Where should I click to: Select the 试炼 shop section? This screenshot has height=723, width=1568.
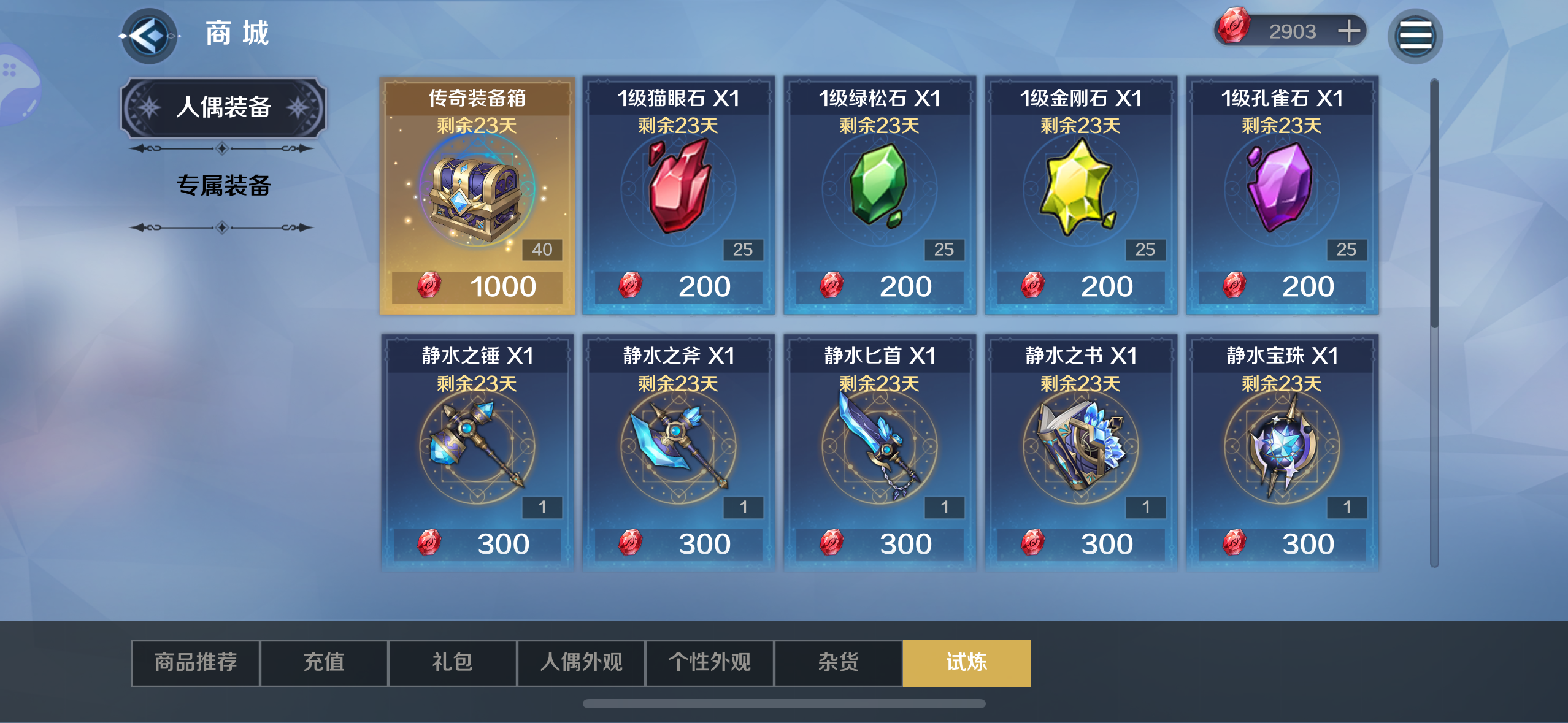967,663
